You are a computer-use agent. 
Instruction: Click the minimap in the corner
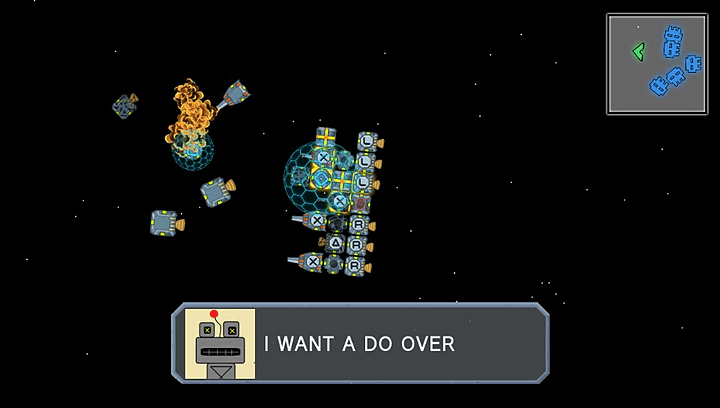click(657, 63)
